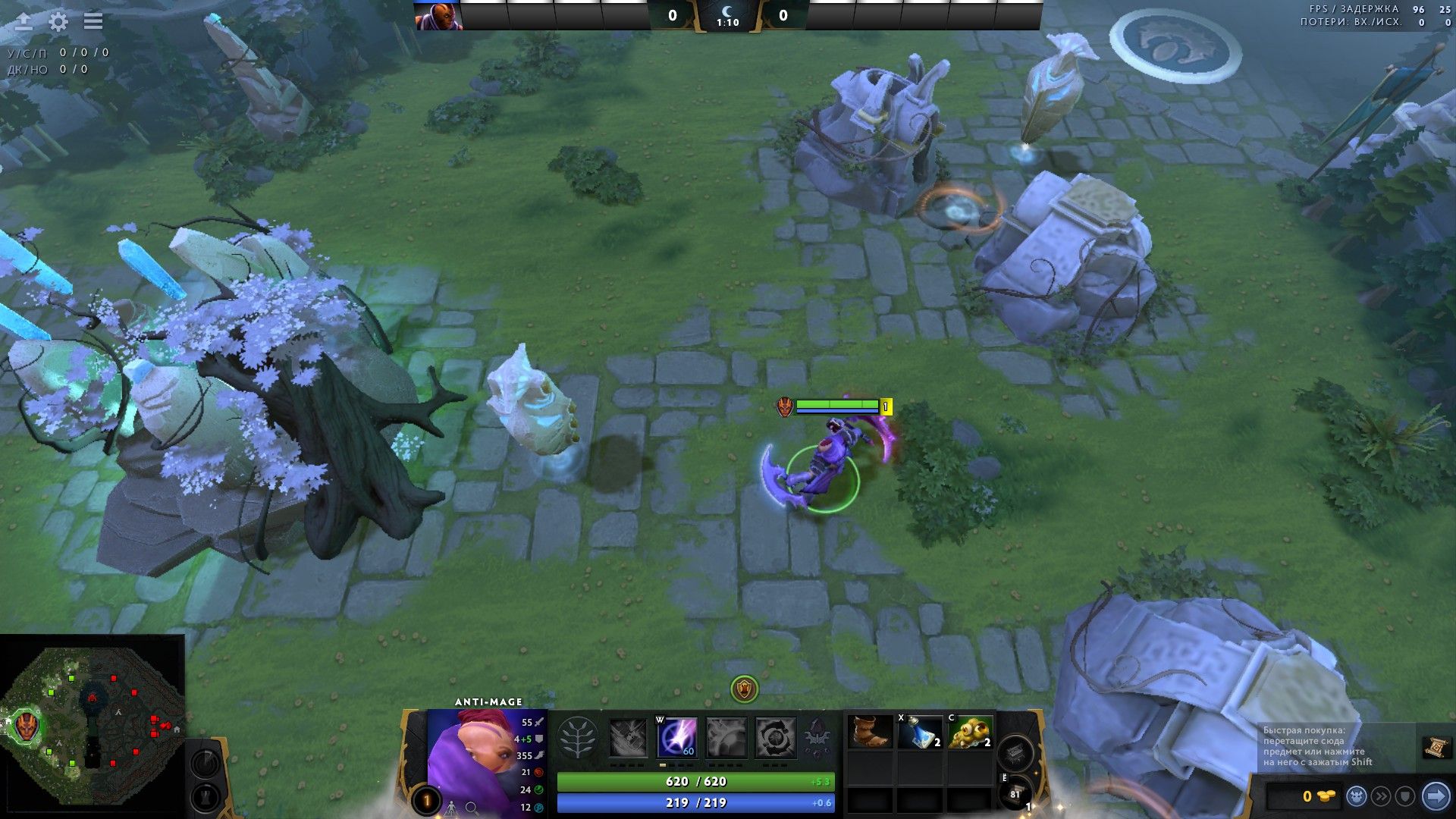Use the Clarity potion item
Viewport: 1456px width, 819px height.
coord(920,732)
